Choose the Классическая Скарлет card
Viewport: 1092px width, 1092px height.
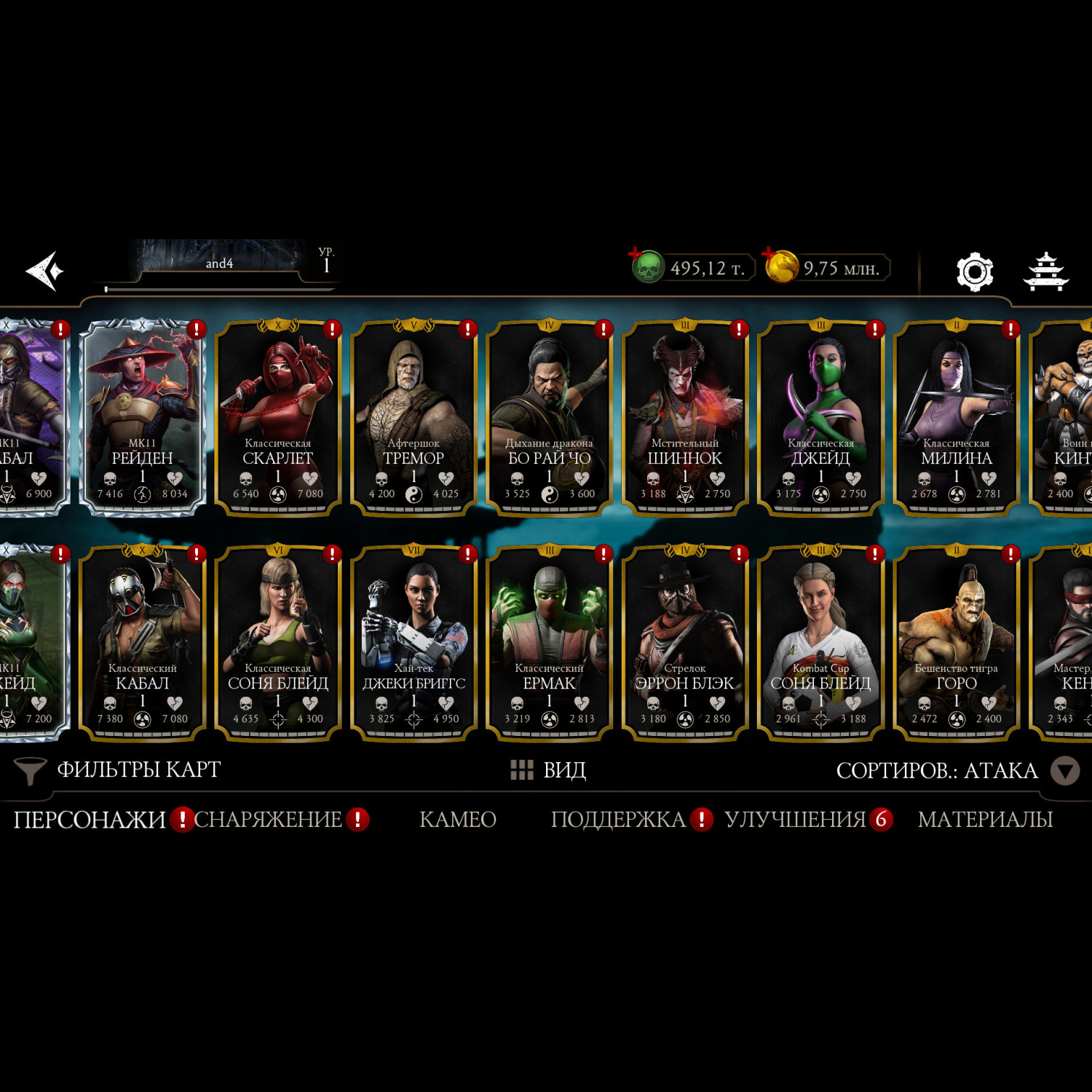[x=278, y=417]
